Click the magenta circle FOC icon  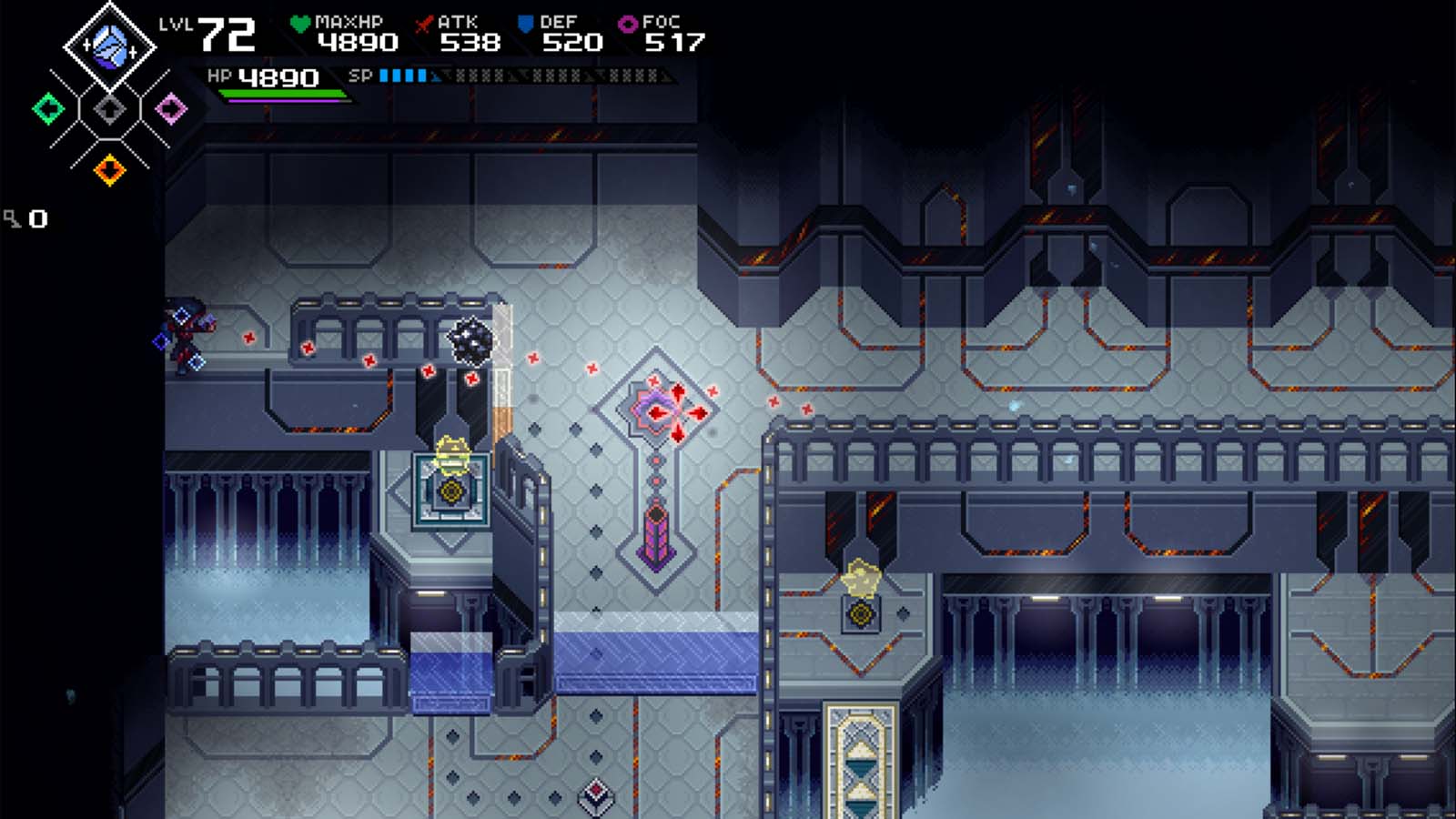pyautogui.click(x=626, y=24)
